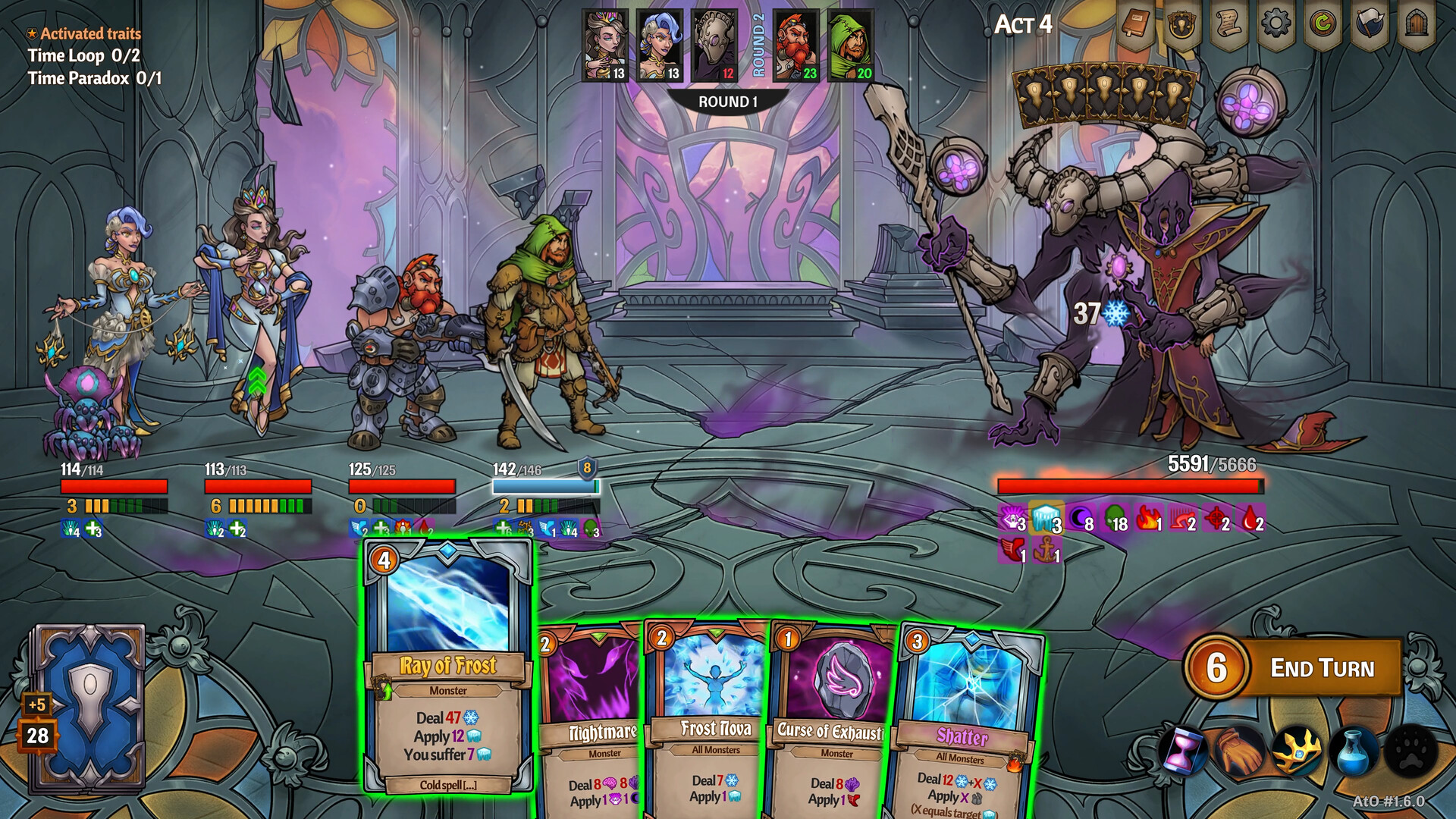Viewport: 1456px width, 819px height.
Task: Click the wooden door exit icon
Action: (1416, 24)
